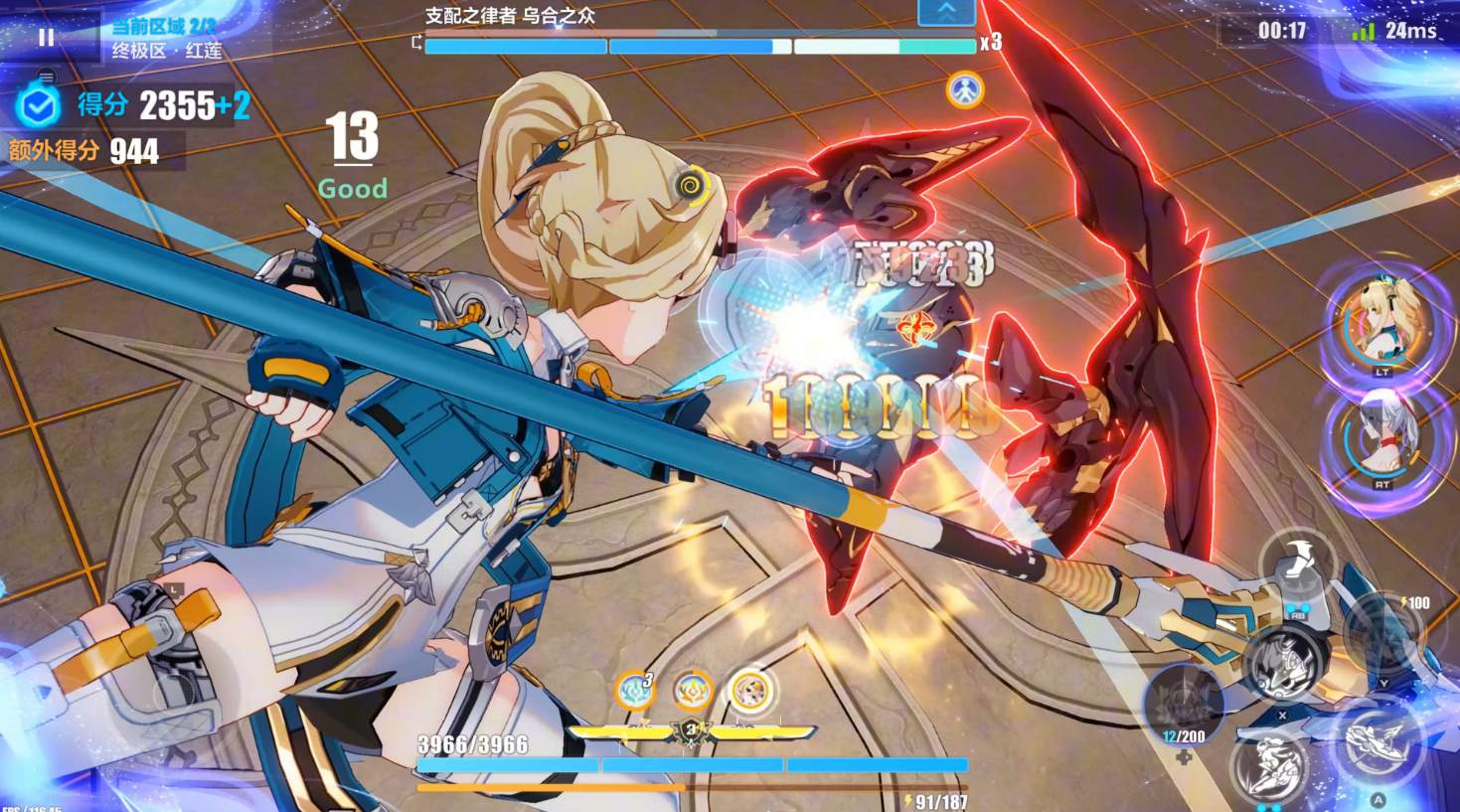Image resolution: width=1460 pixels, height=812 pixels.
Task: Tap the combo skill icon with 12/200 counter
Action: click(x=1183, y=696)
